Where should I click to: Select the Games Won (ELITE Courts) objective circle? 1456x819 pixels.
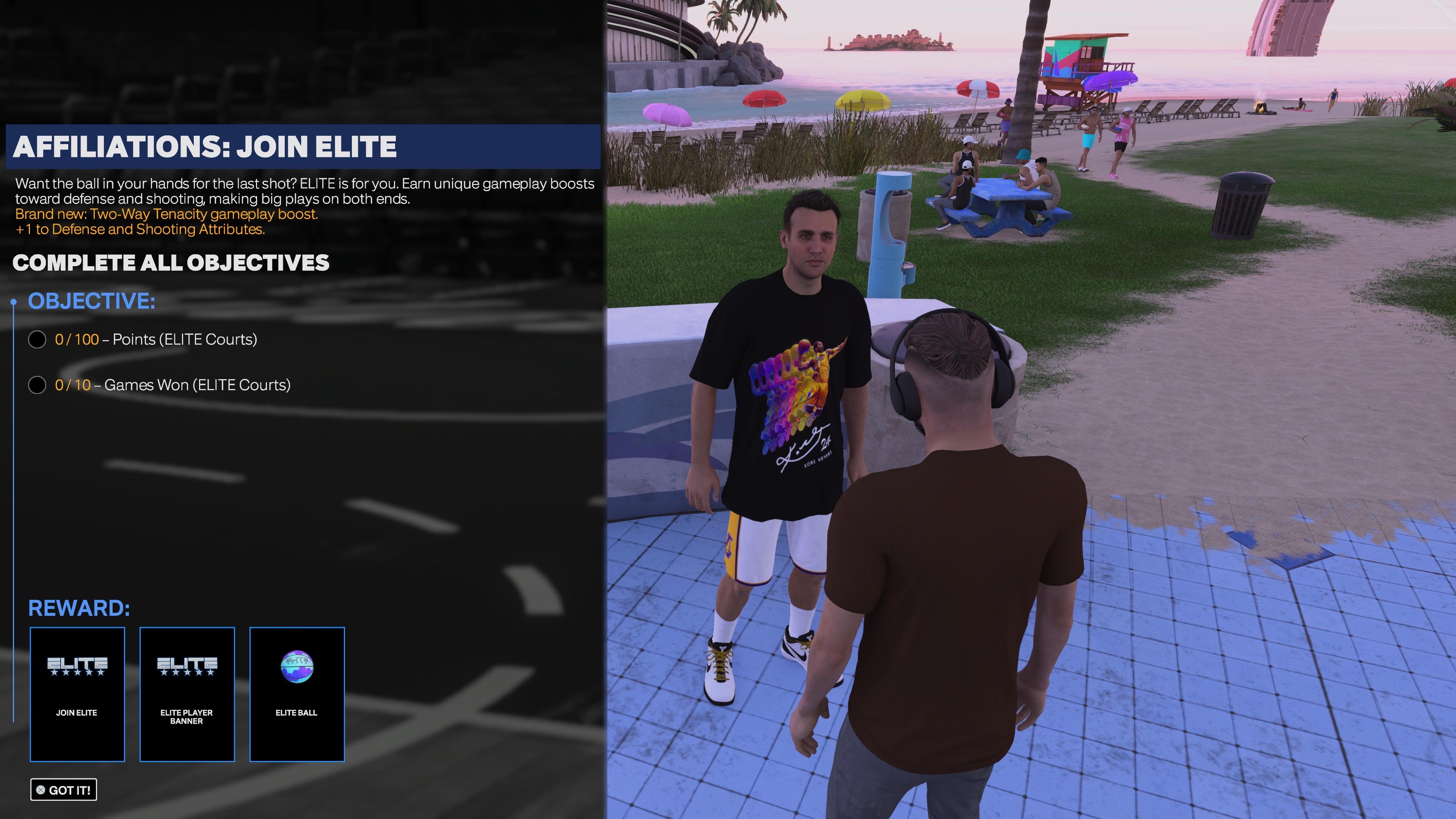coord(37,385)
